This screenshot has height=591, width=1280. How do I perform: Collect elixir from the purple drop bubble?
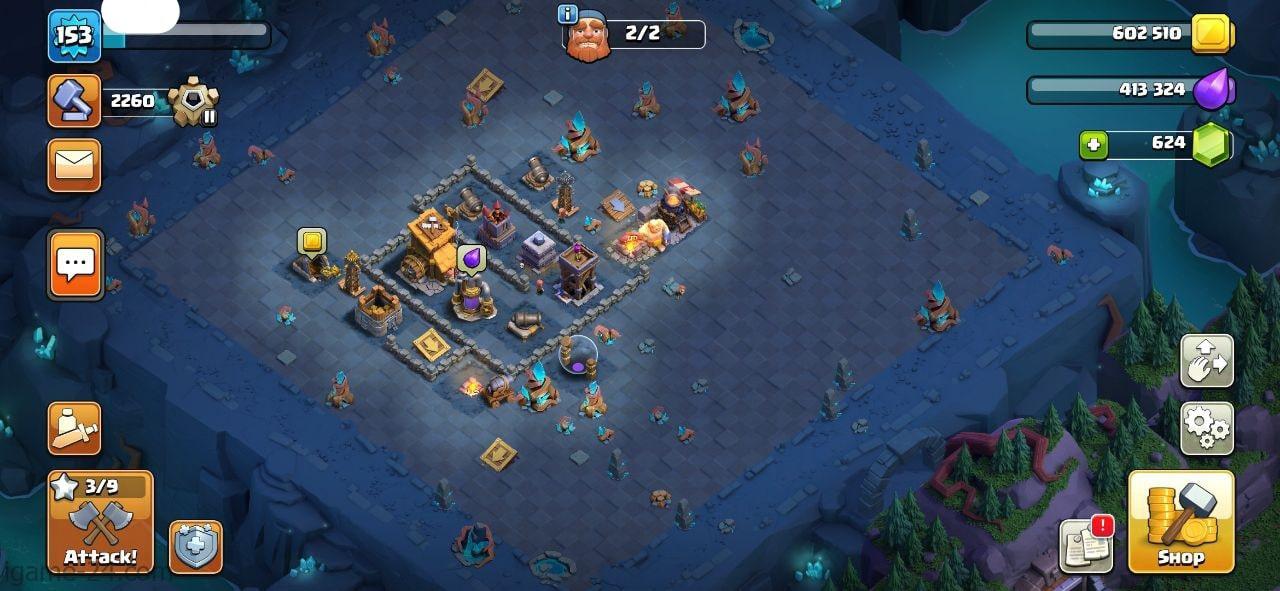(x=471, y=258)
